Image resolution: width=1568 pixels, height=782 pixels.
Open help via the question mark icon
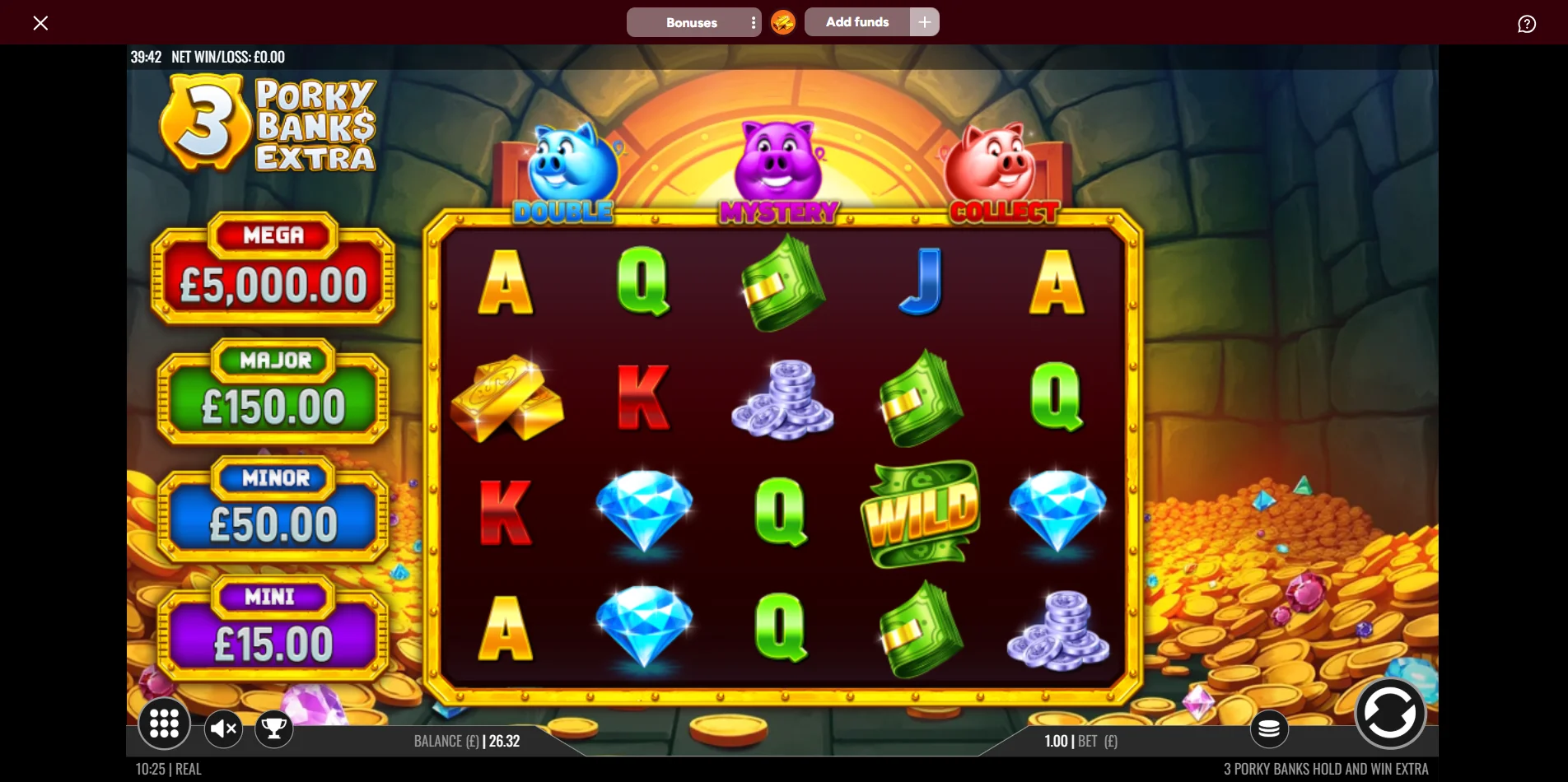pos(1527,24)
